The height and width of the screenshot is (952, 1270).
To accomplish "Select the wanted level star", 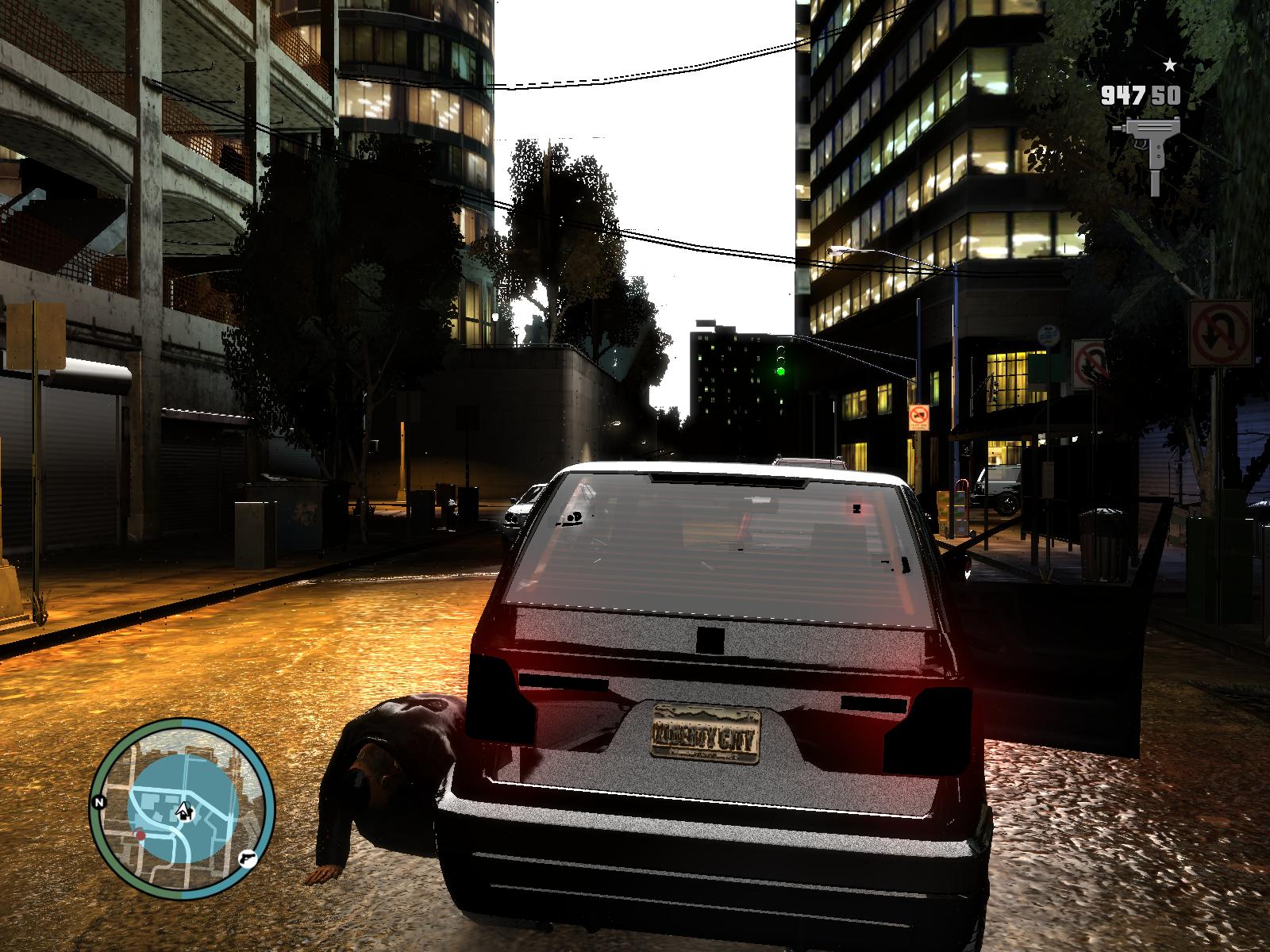I will tap(1170, 65).
